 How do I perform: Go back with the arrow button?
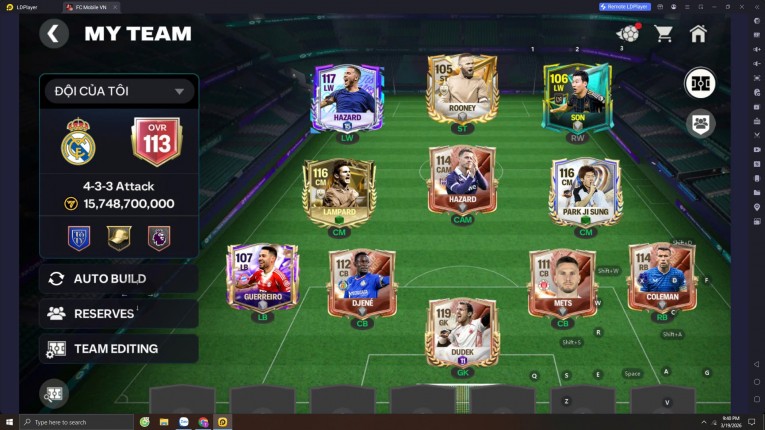click(x=54, y=34)
